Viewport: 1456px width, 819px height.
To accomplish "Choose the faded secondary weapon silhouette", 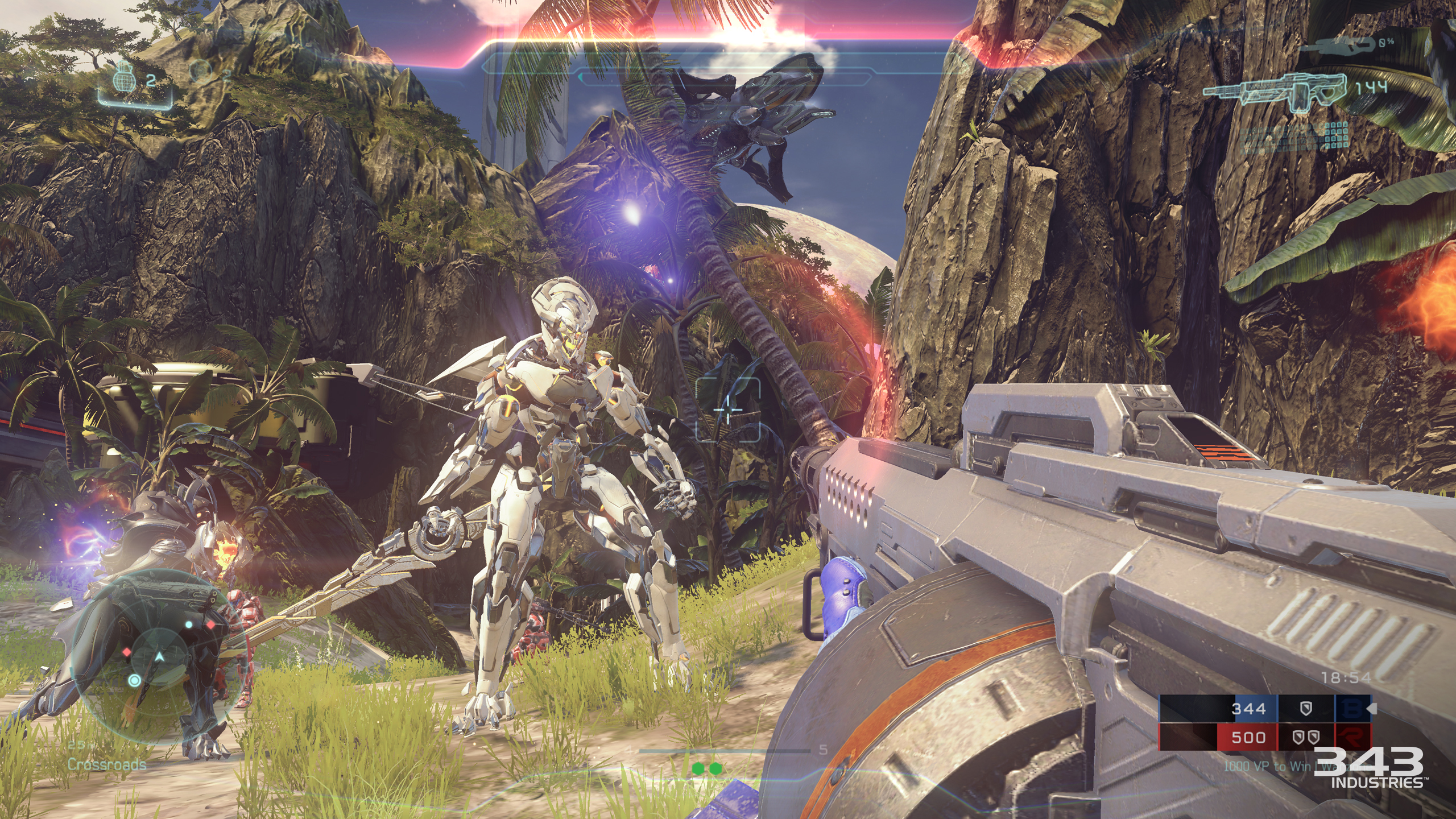I will click(1342, 45).
